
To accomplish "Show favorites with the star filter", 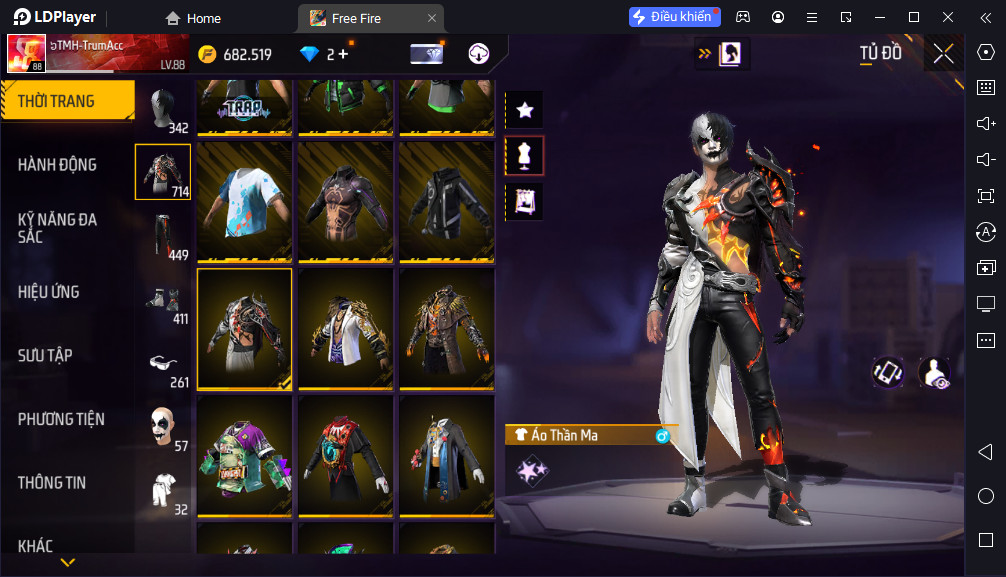I will coord(525,110).
